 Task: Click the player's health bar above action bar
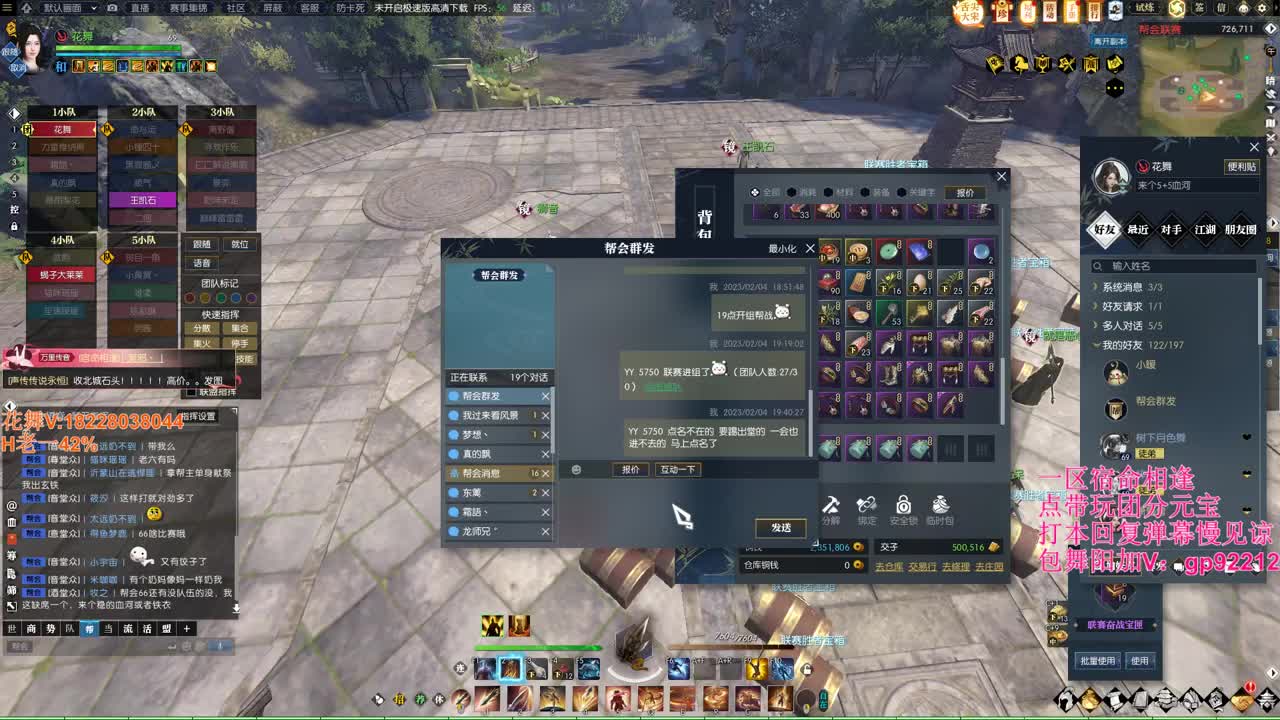(540, 648)
